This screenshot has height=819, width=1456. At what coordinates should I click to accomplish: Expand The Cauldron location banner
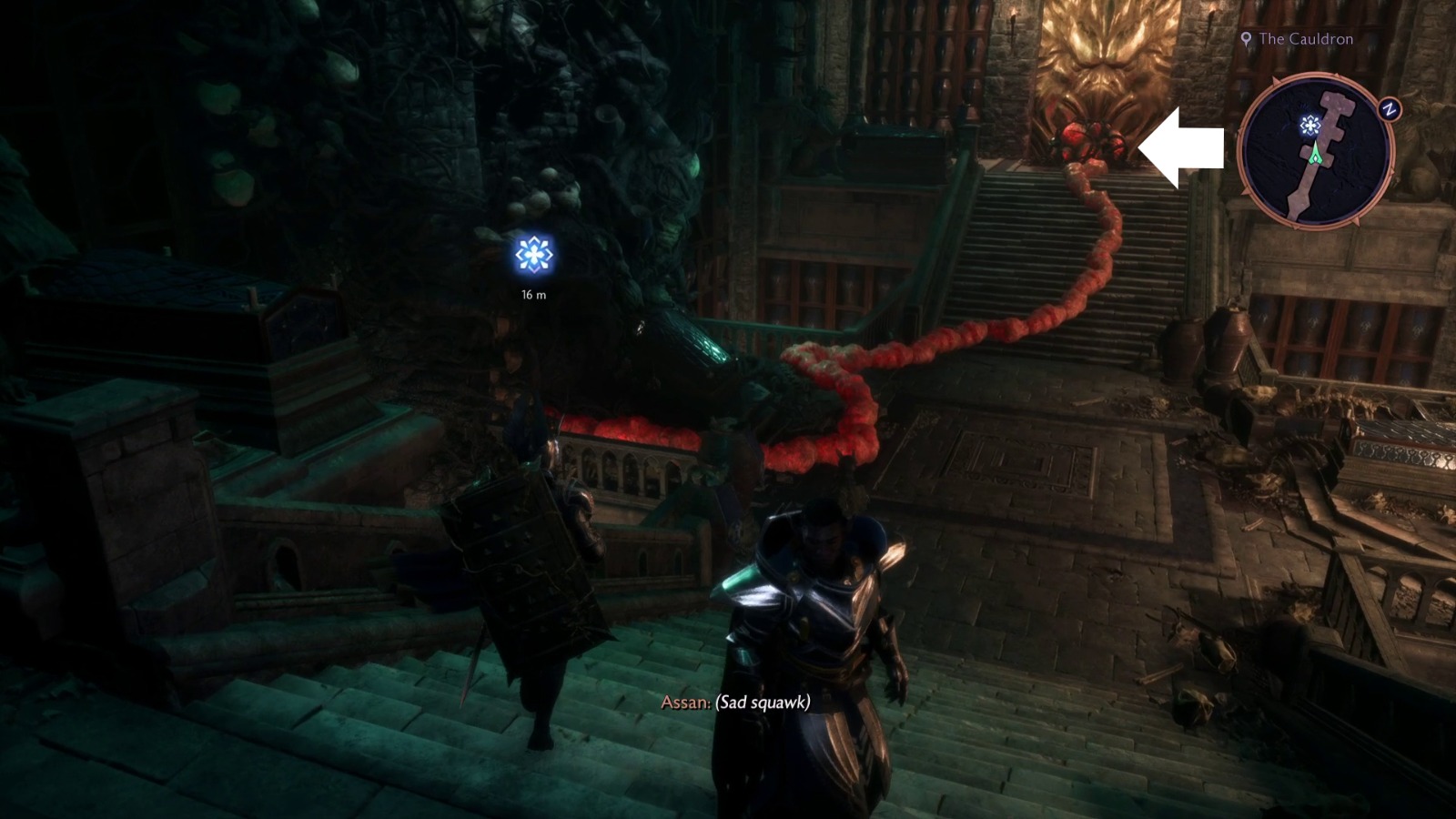point(1292,39)
